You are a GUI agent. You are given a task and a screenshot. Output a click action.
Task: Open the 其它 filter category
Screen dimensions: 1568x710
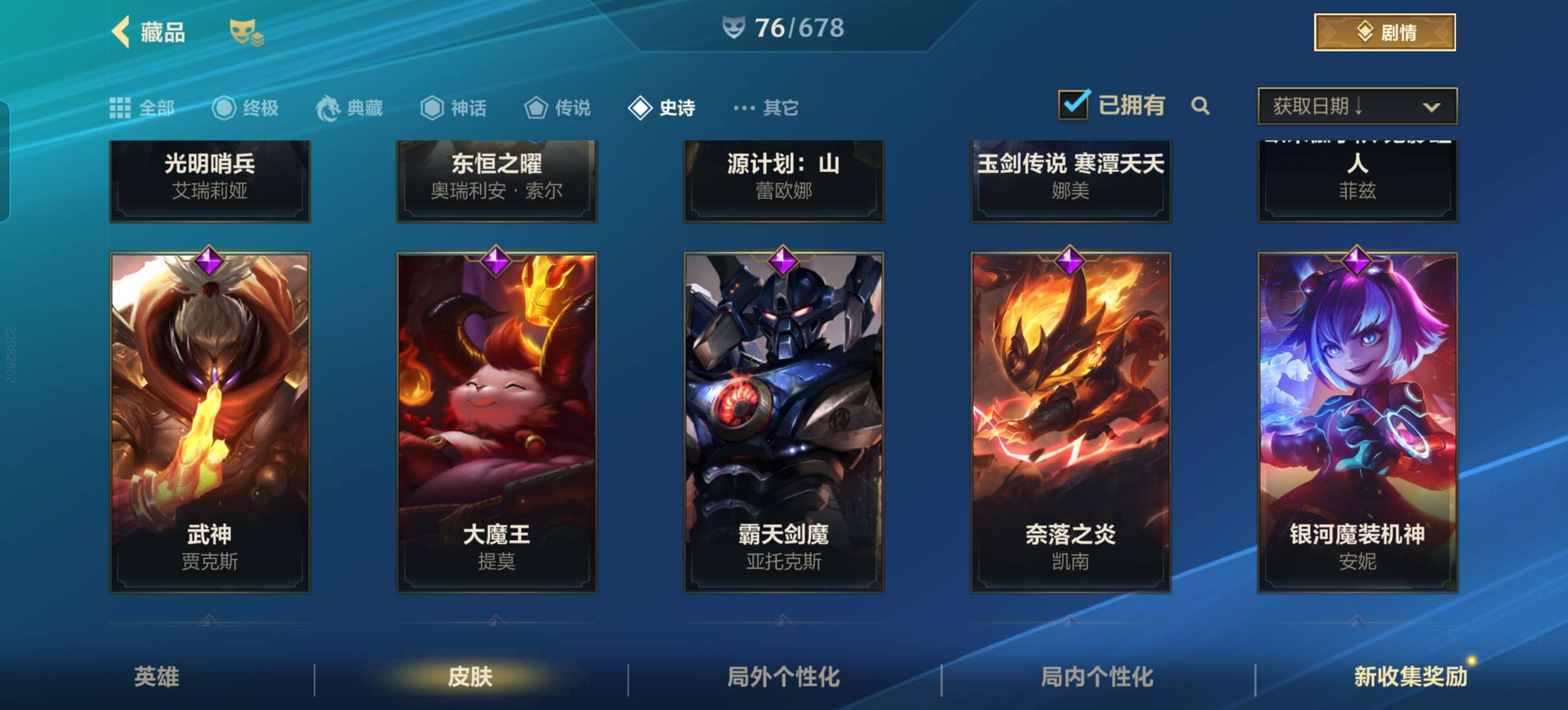click(x=766, y=108)
